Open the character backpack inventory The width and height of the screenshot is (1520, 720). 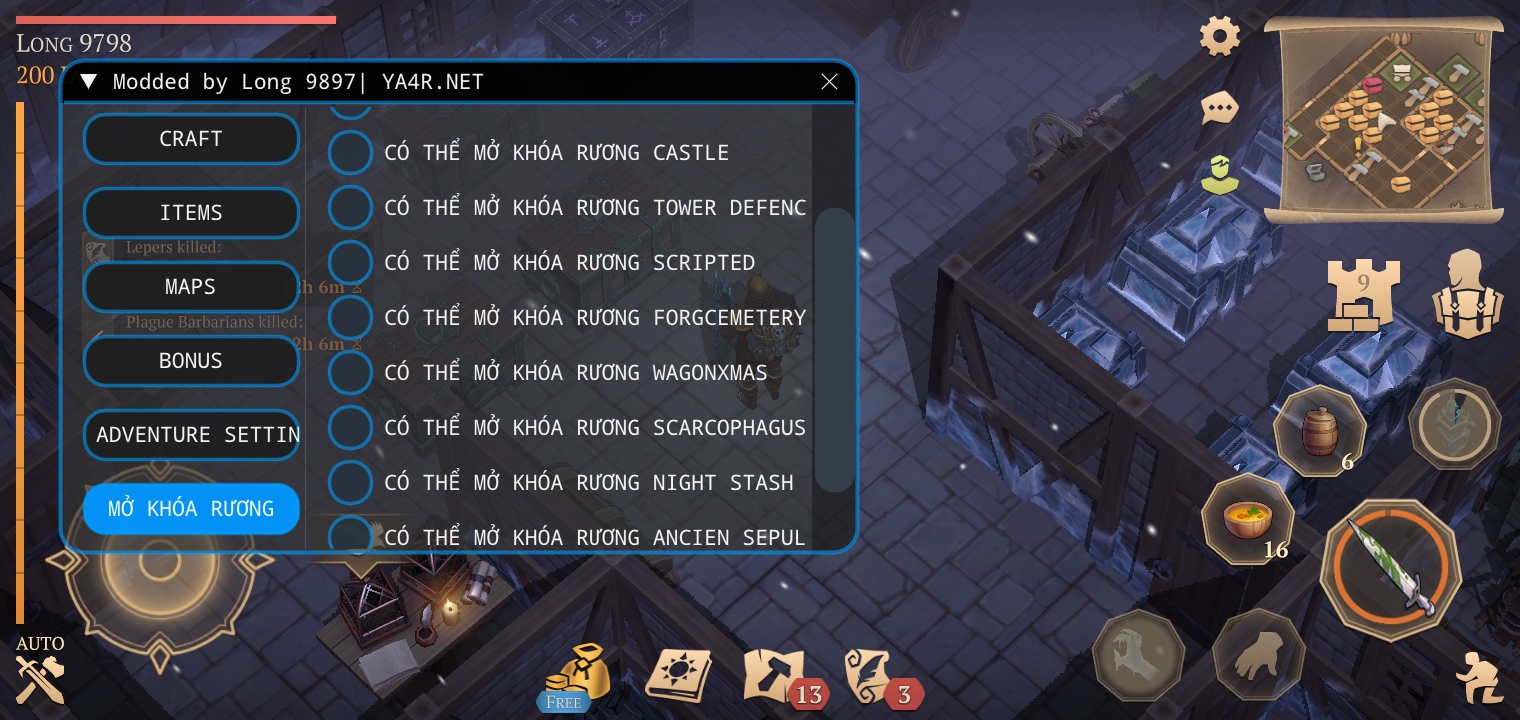click(1467, 293)
